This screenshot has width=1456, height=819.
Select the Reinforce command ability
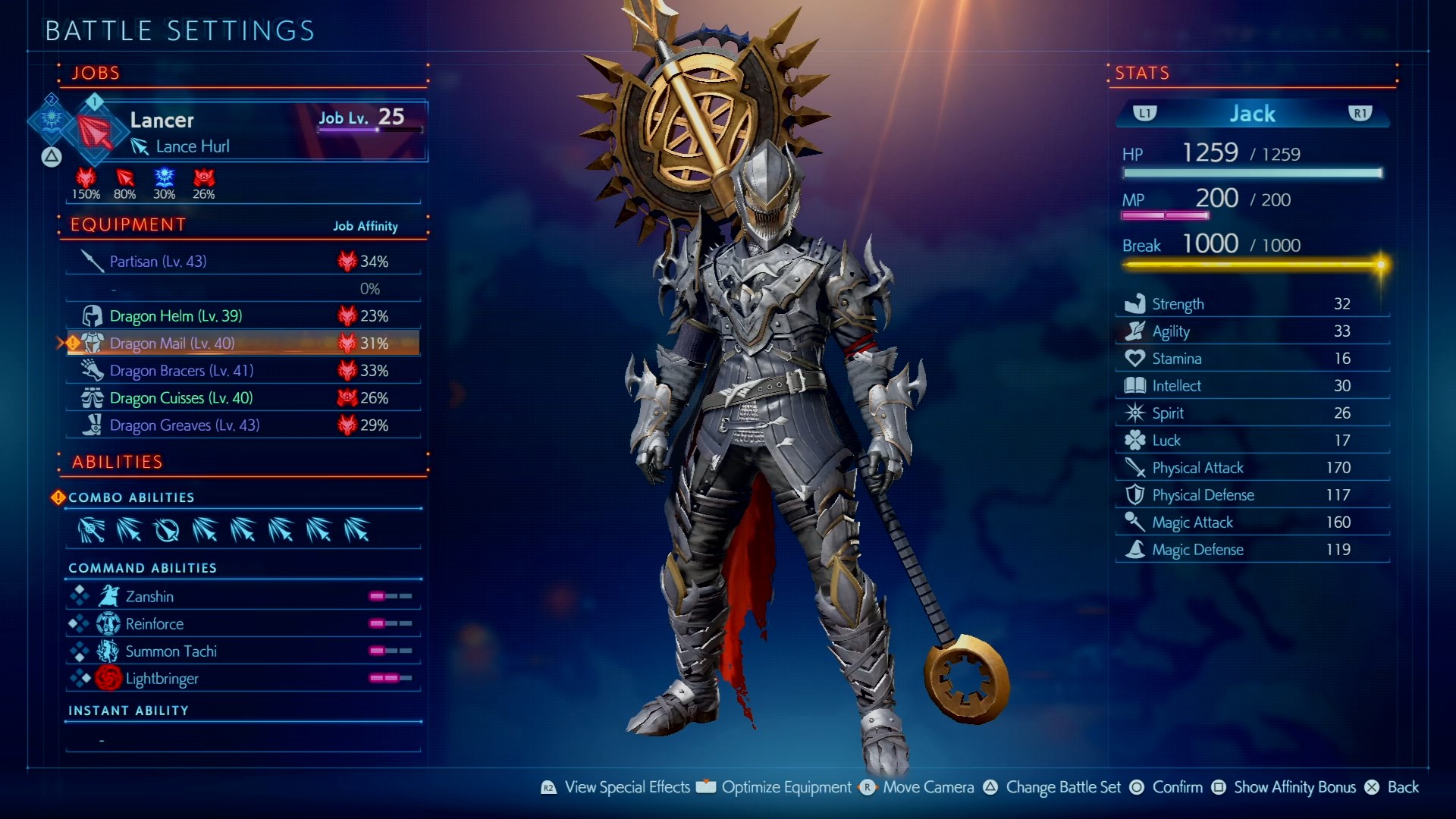tap(243, 624)
